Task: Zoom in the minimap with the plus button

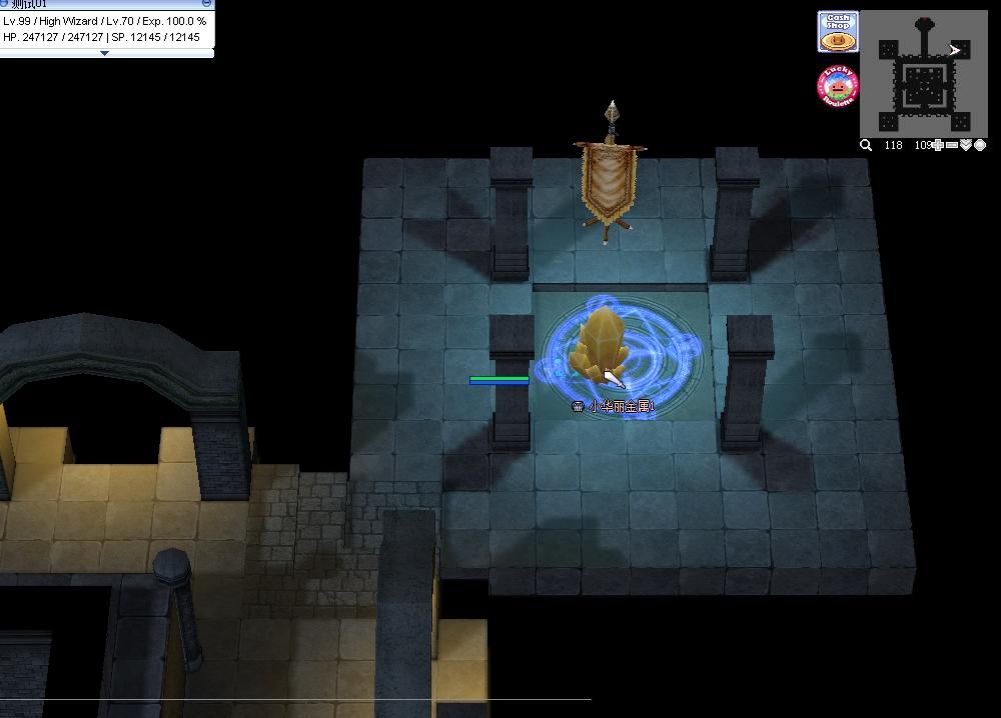Action: click(x=938, y=145)
